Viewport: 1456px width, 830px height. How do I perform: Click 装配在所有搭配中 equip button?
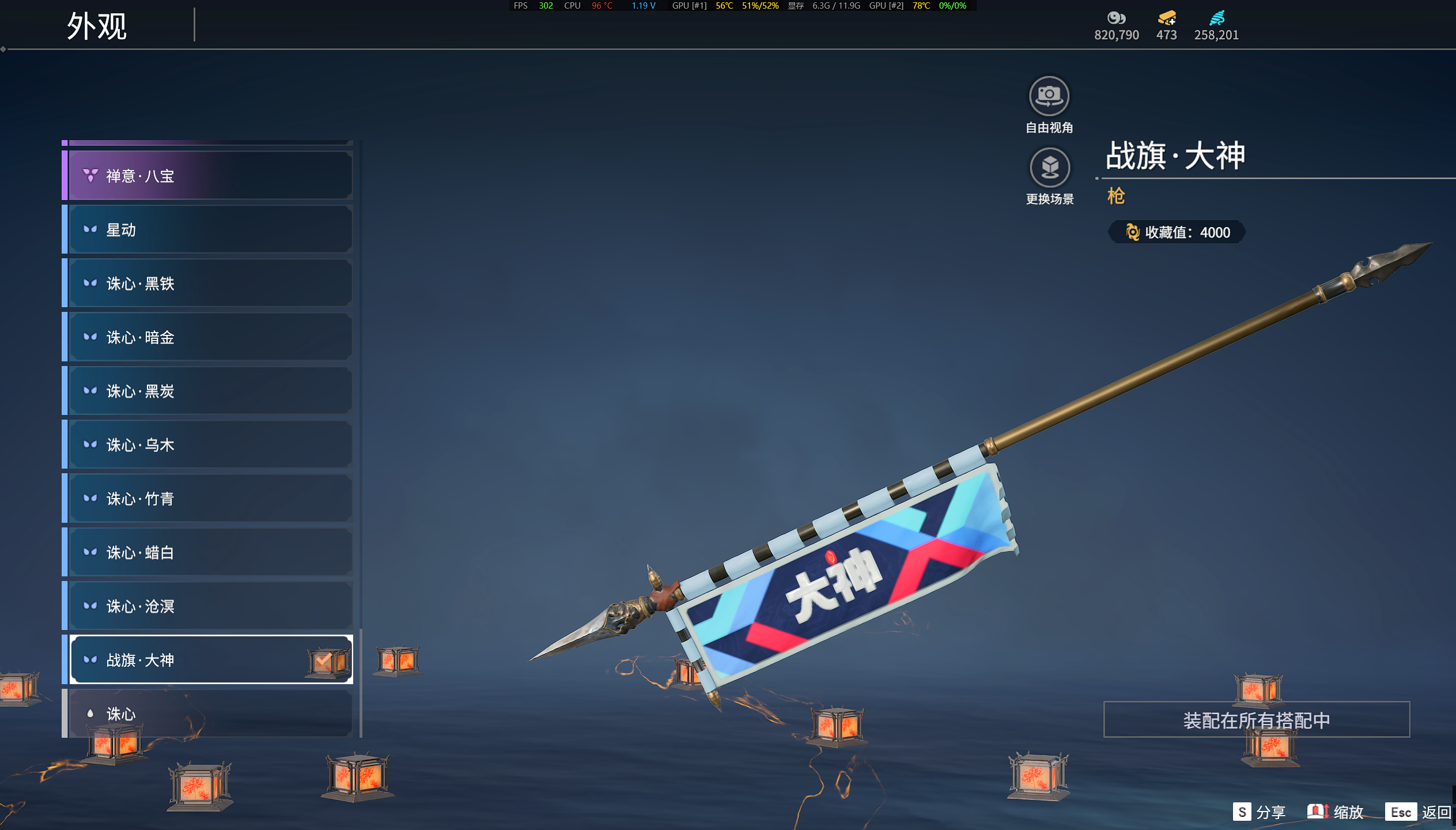coord(1256,720)
